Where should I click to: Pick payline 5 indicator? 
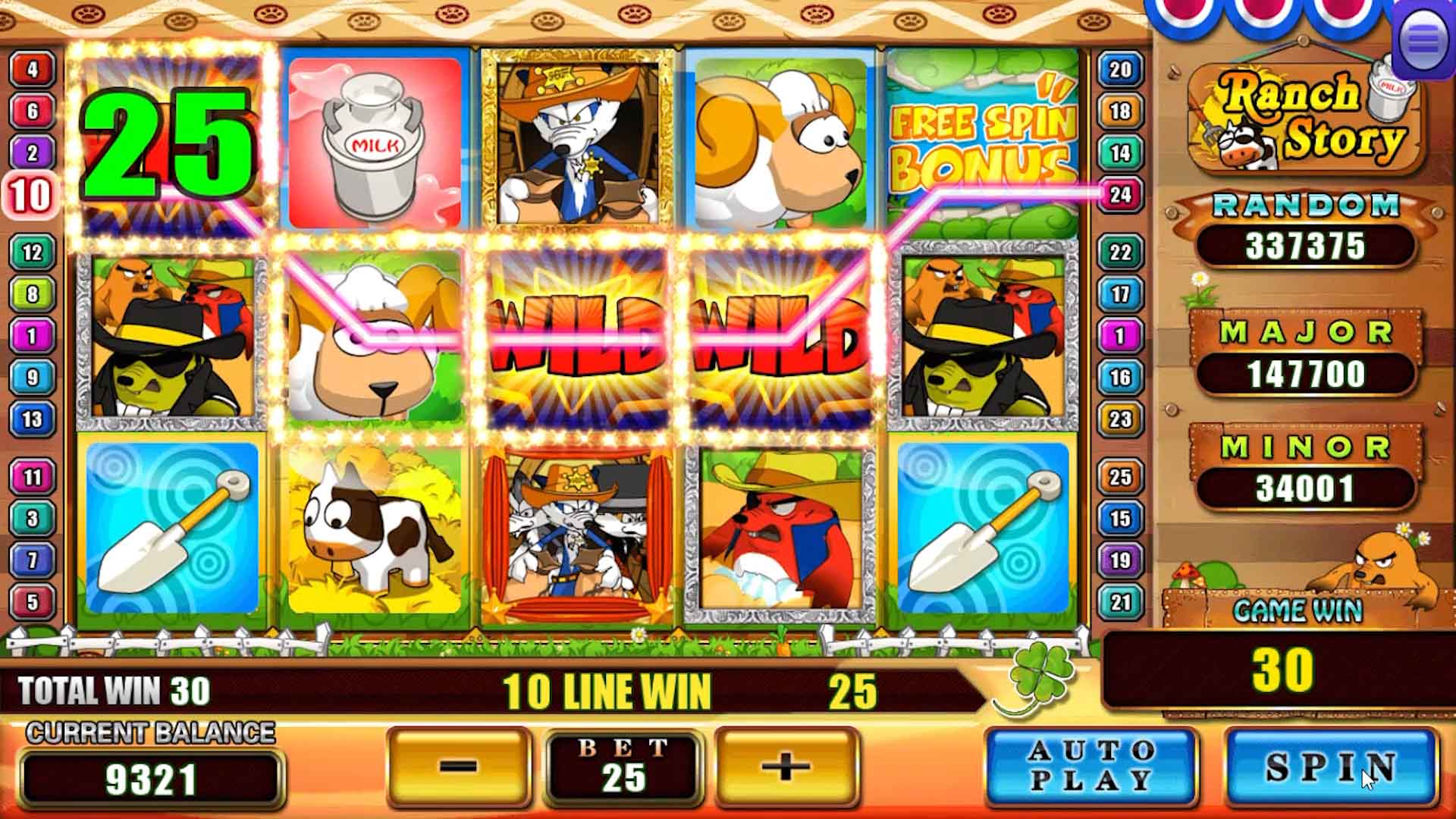(x=32, y=602)
